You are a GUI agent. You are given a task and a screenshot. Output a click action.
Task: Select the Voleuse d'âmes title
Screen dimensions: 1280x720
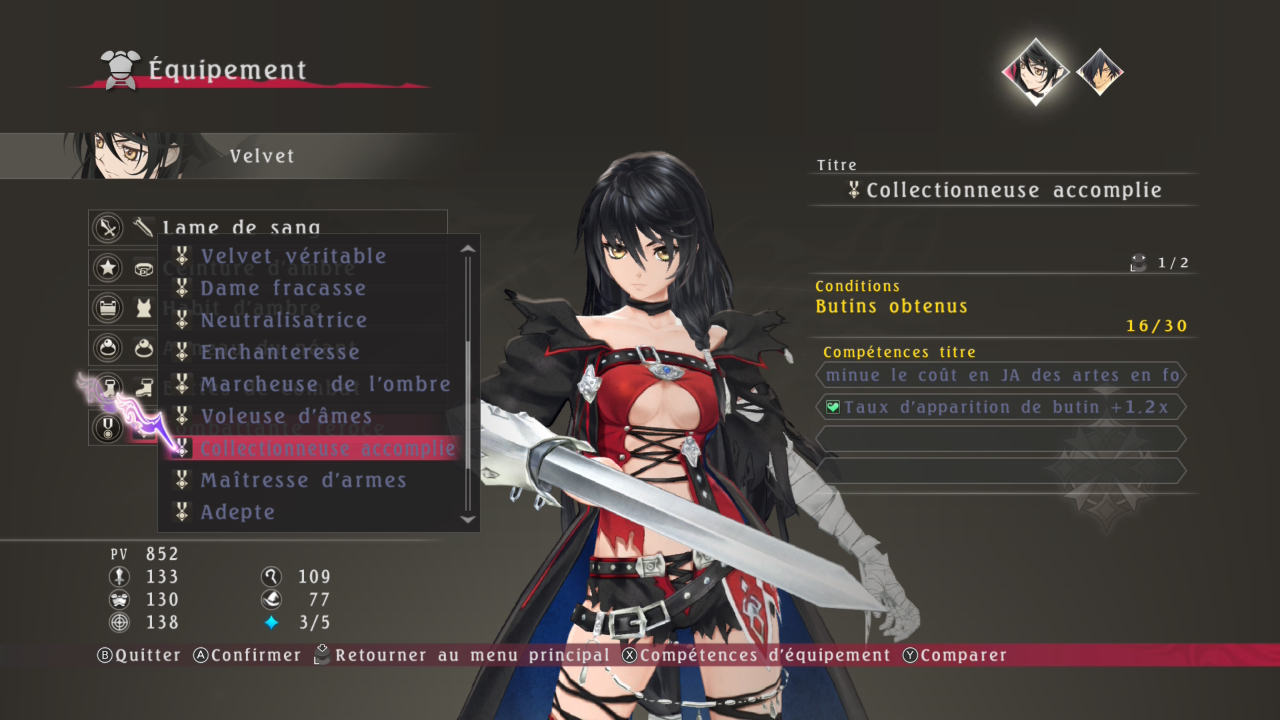click(286, 416)
